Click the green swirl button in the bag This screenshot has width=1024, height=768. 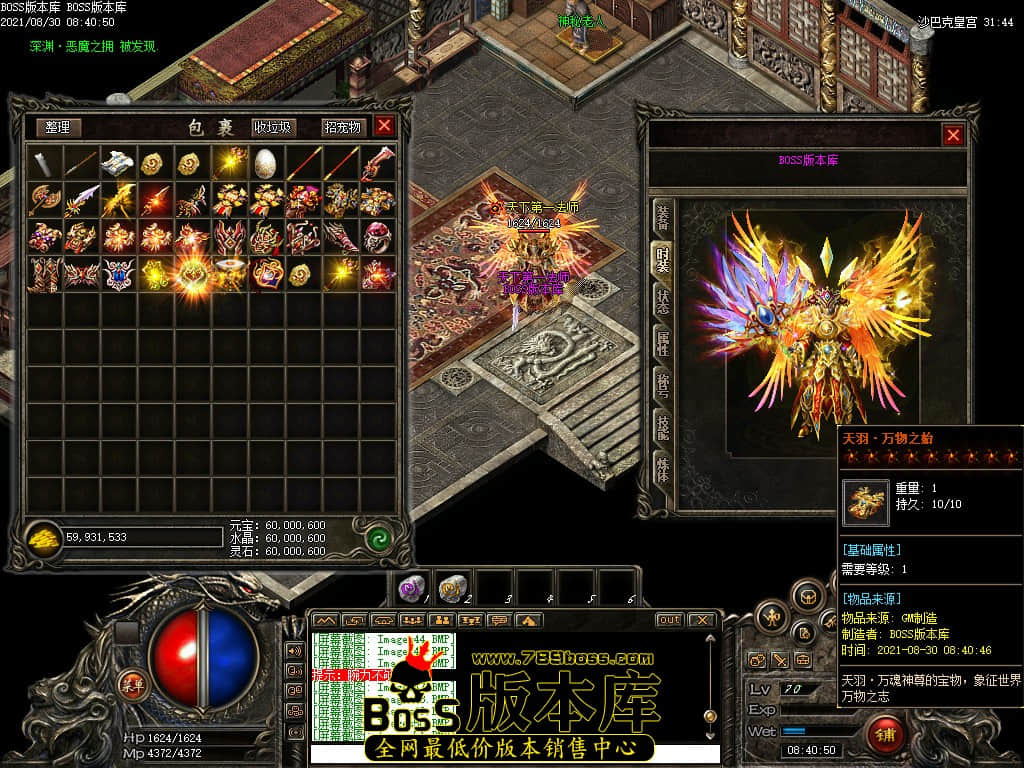click(x=378, y=537)
